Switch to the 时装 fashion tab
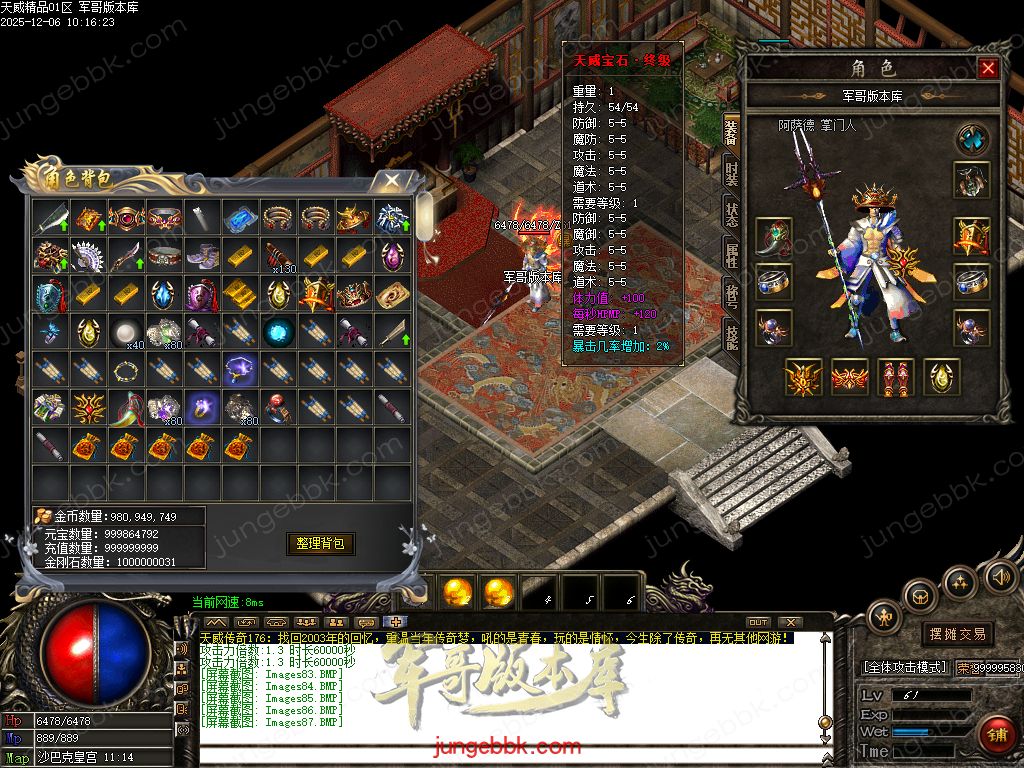This screenshot has width=1024, height=768. click(x=732, y=172)
